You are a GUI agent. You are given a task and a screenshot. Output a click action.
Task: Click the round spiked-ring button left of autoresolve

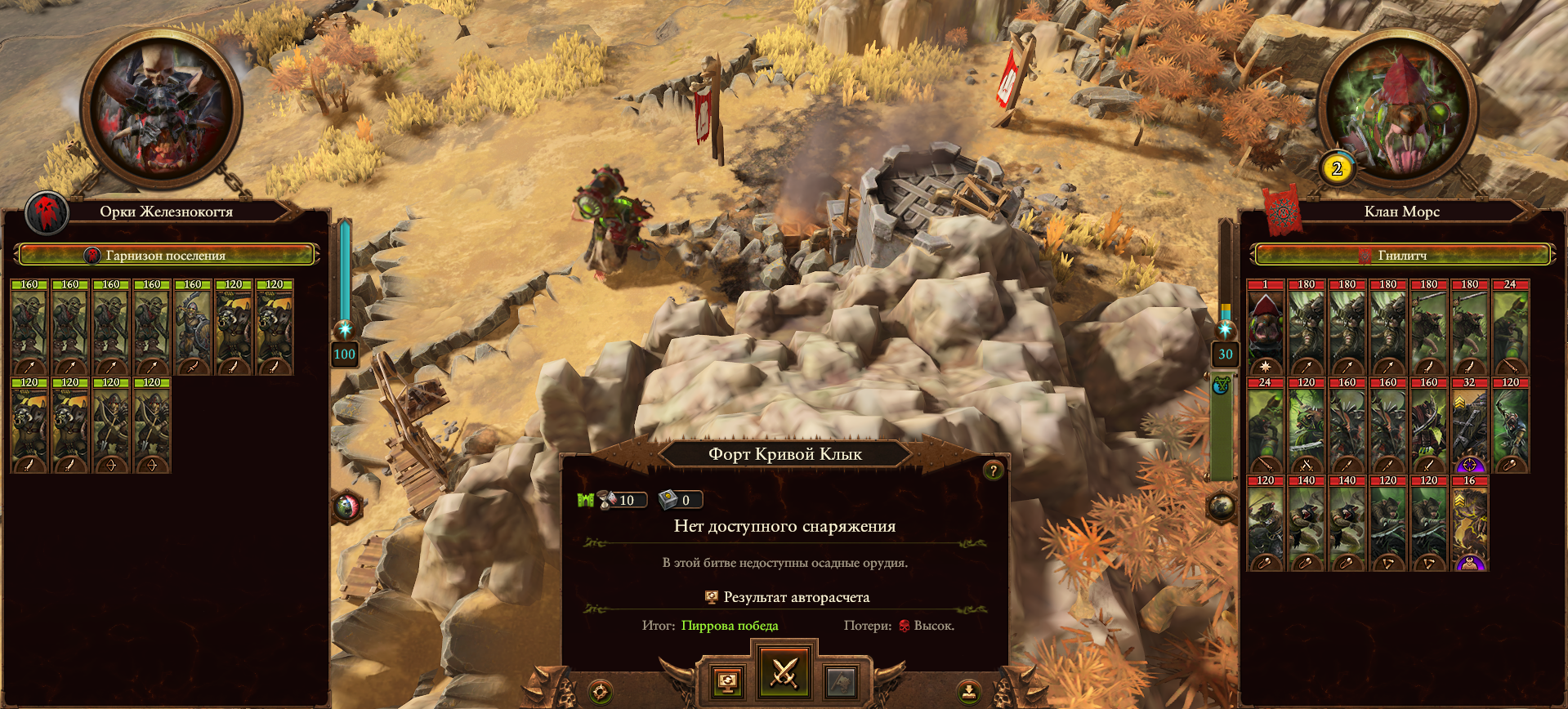point(601,693)
